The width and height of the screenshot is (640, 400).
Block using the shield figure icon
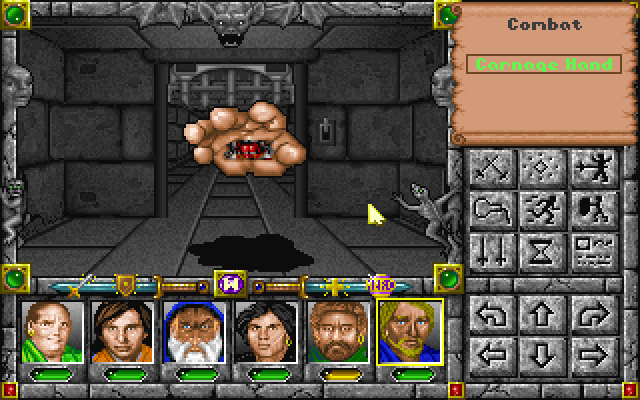pyautogui.click(x=587, y=208)
